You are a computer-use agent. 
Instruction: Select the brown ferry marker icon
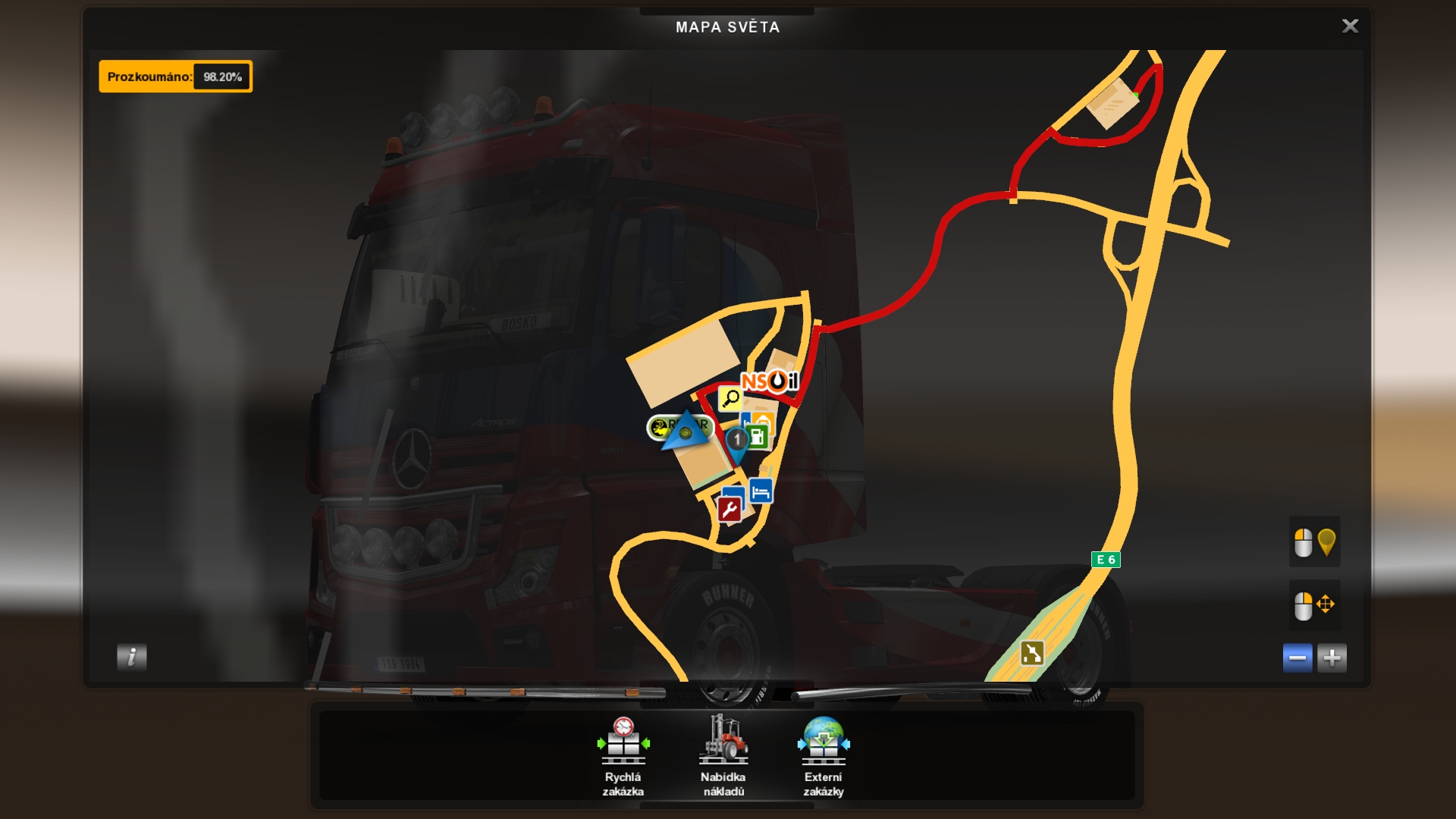coord(1032,653)
